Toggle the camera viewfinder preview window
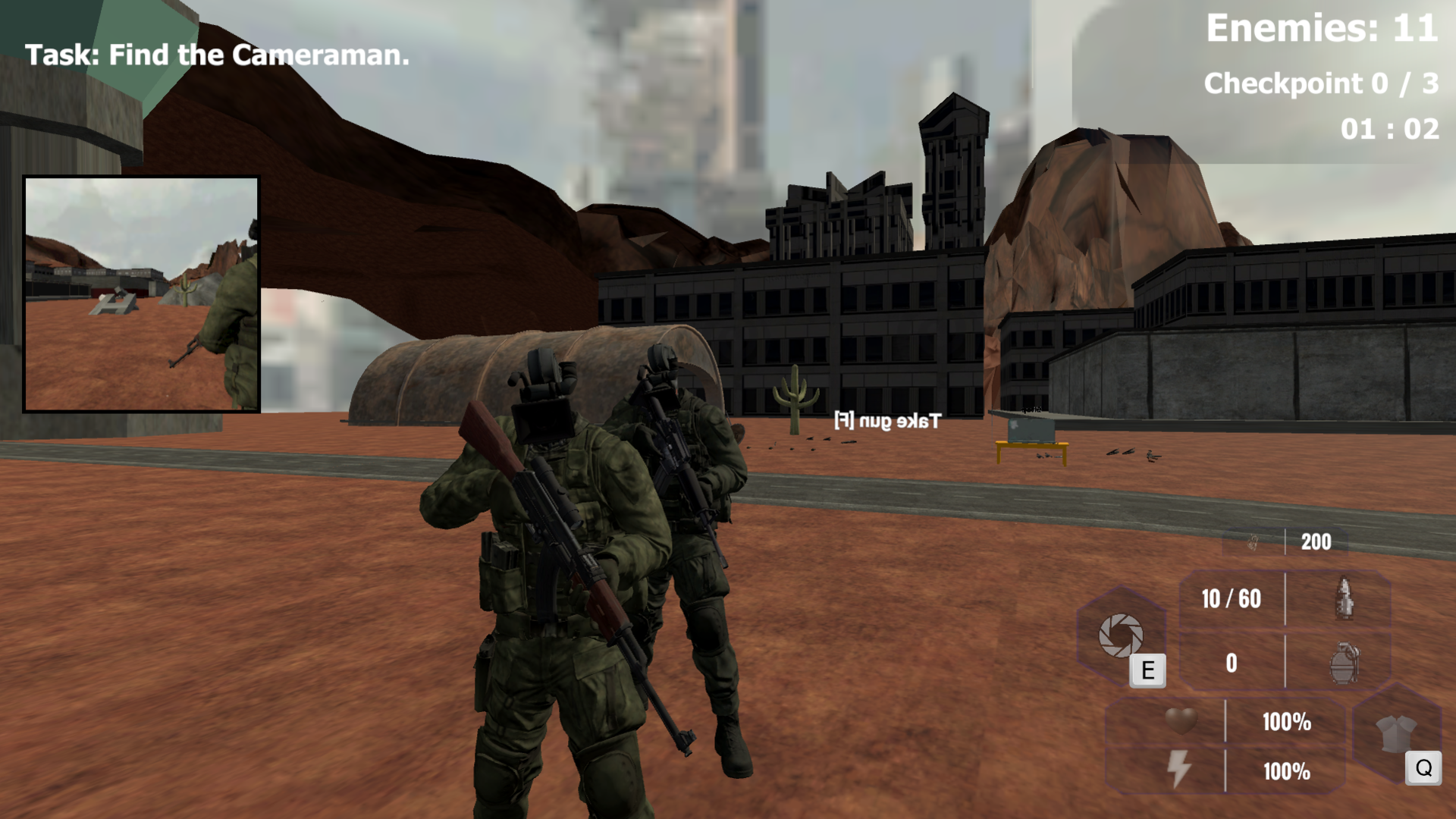This screenshot has height=819, width=1456. 142,292
